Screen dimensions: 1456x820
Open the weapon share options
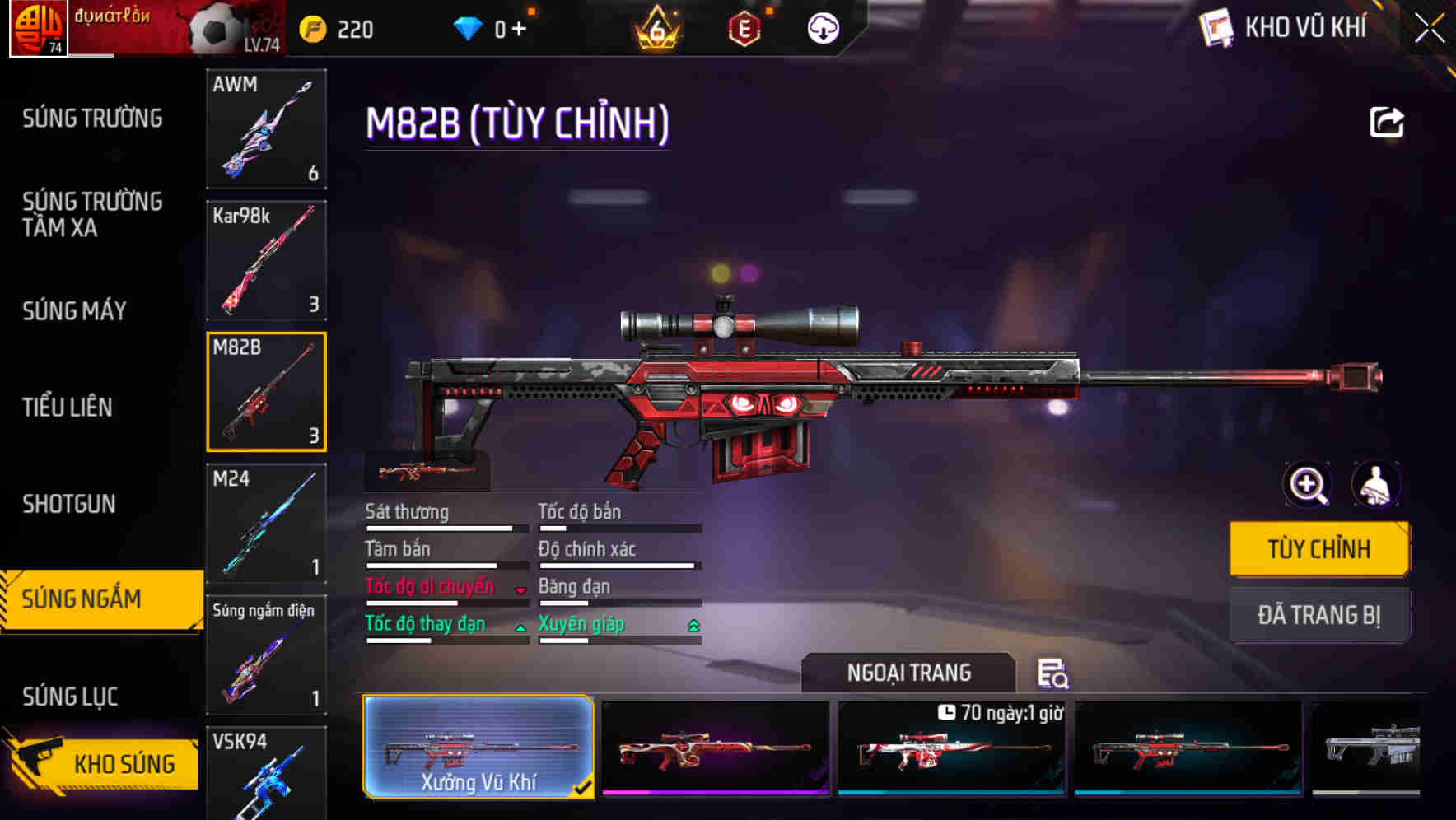tap(1388, 121)
